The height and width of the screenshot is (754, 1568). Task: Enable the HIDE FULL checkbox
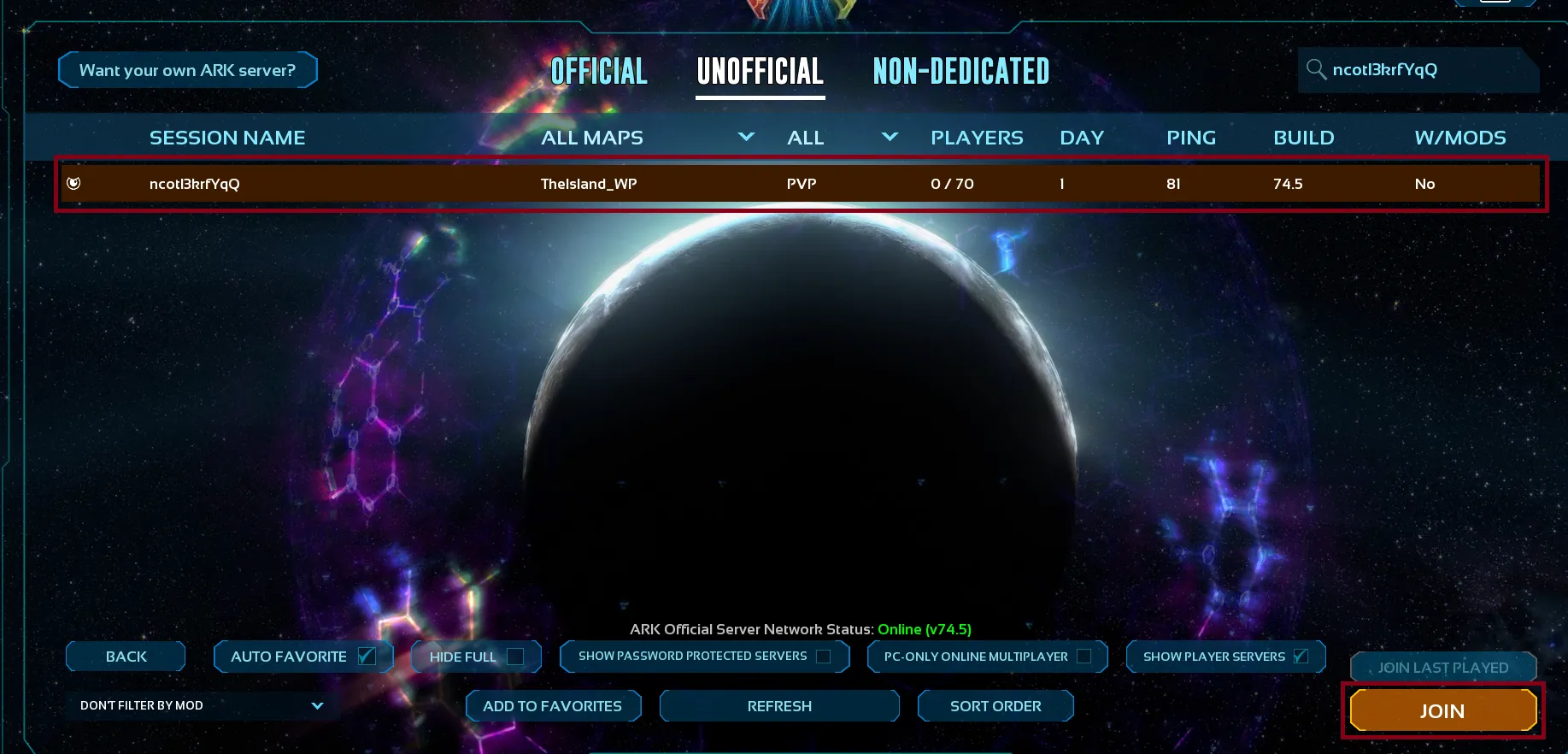pos(514,657)
